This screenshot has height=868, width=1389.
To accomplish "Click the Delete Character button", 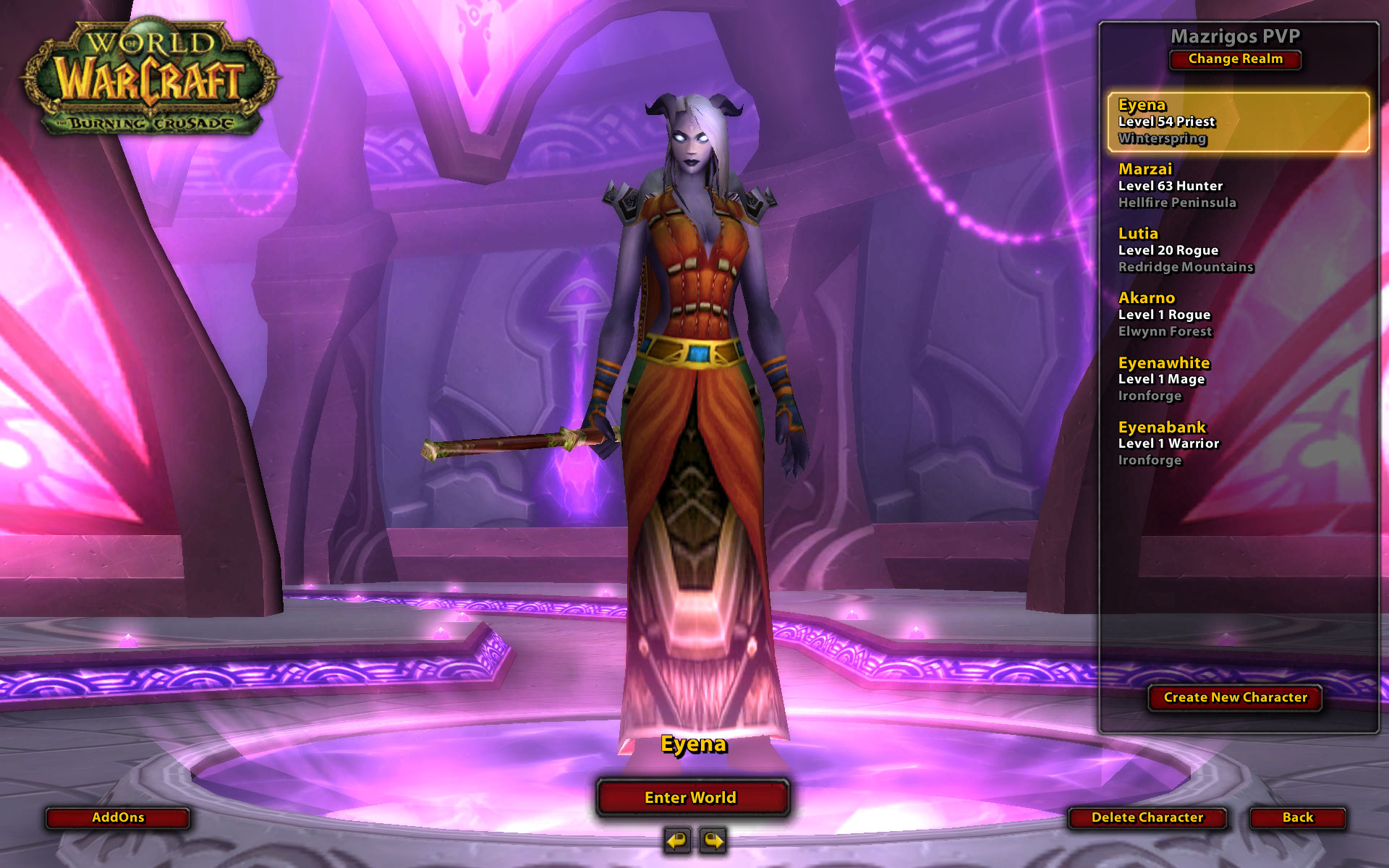I will coord(1147,817).
